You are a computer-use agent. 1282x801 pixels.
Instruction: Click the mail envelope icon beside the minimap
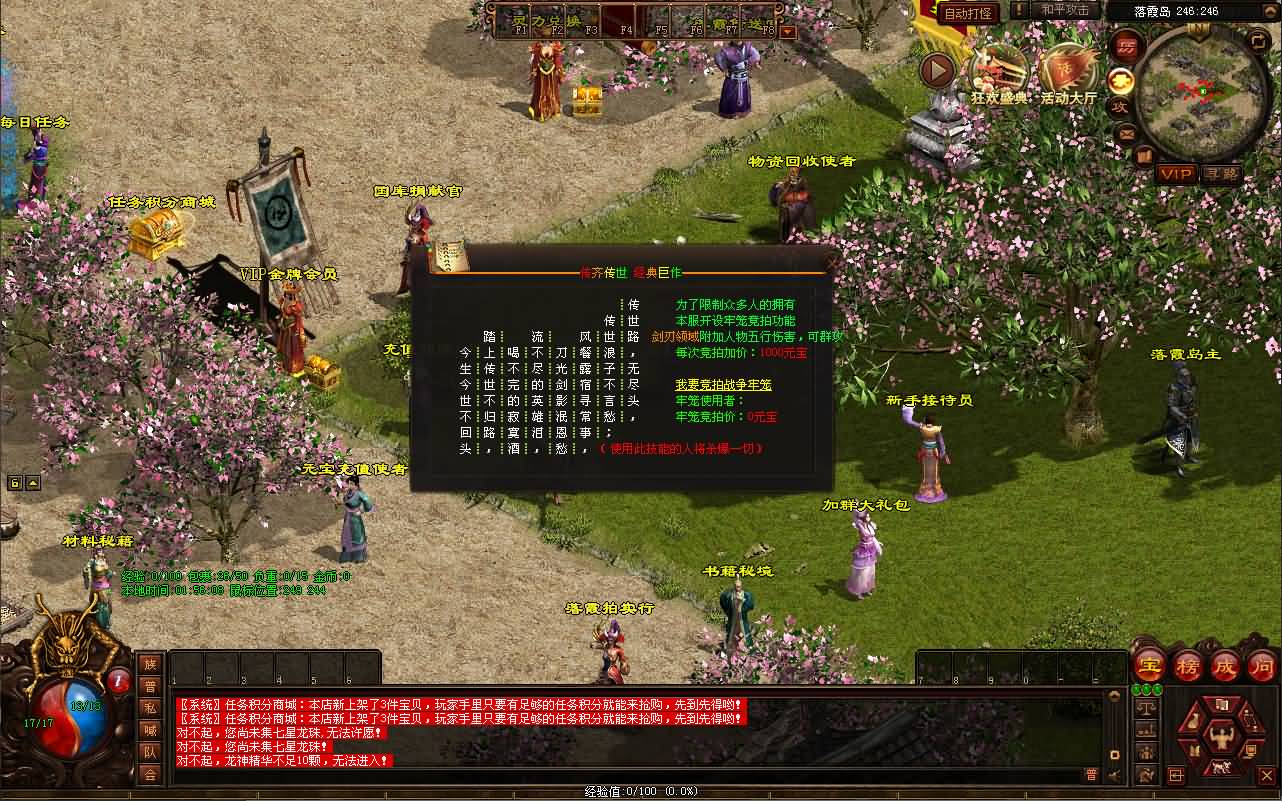tap(1126, 135)
